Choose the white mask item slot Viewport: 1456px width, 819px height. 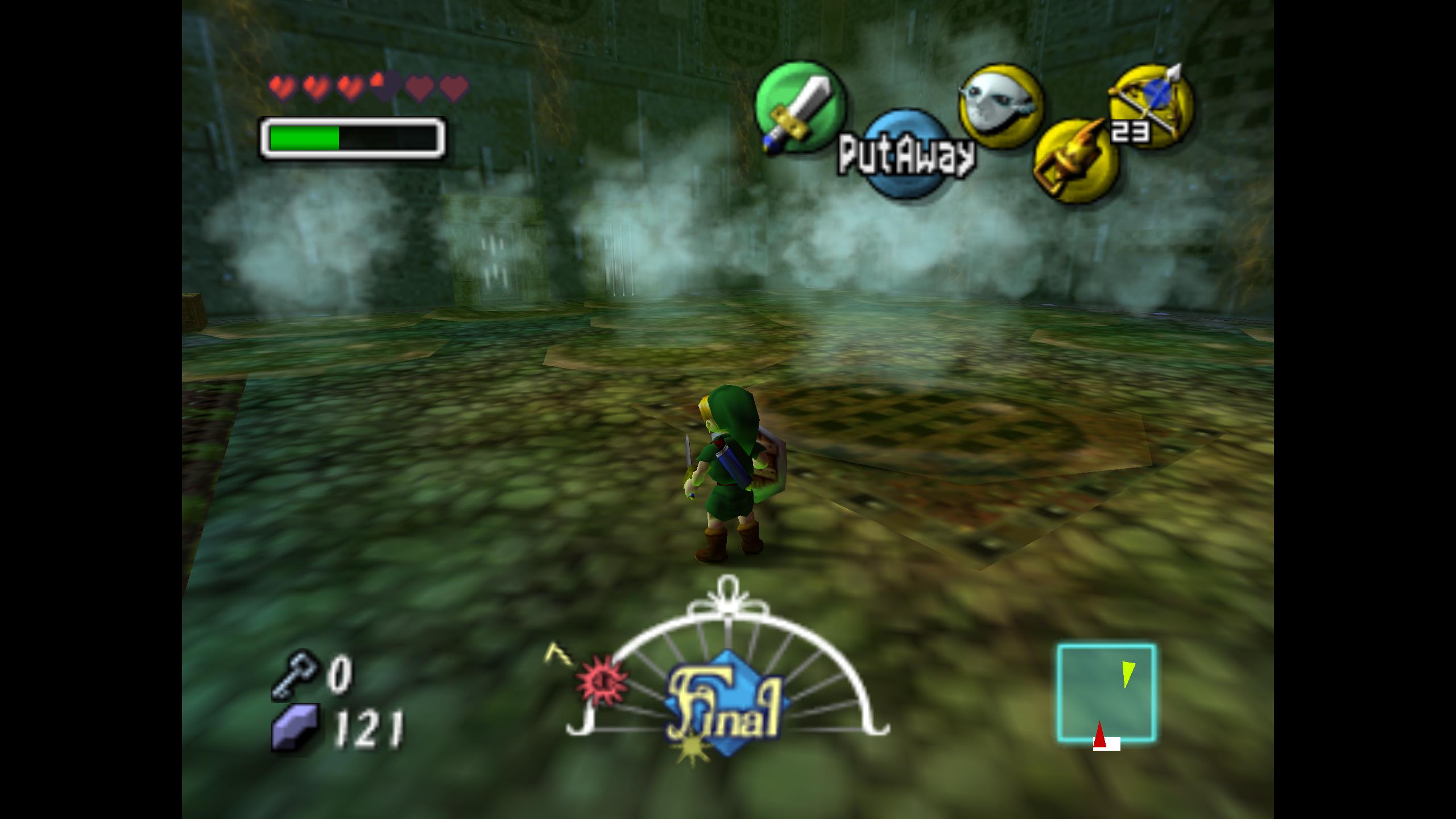(1001, 106)
